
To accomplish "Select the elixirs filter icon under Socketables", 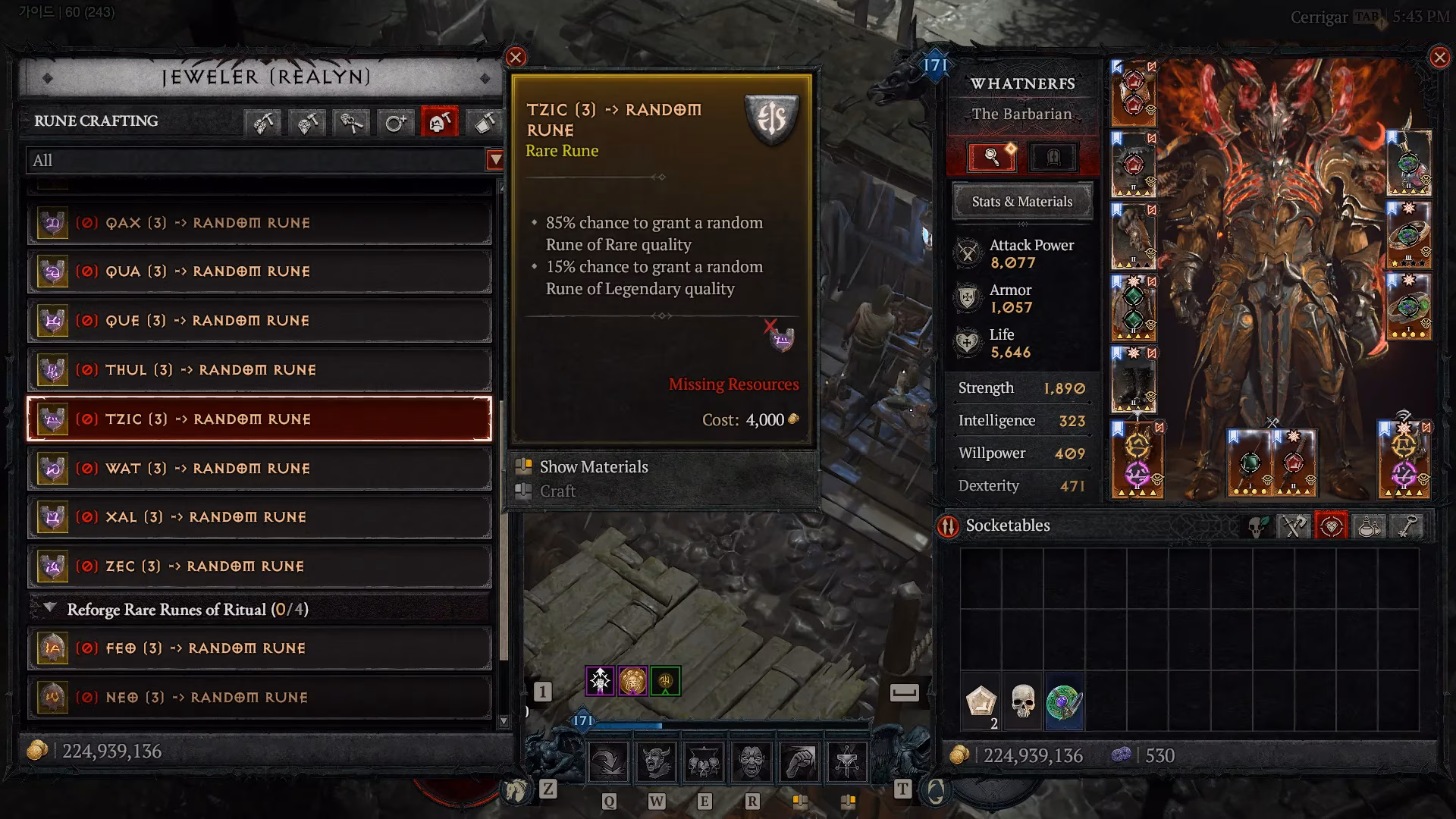I will [x=1370, y=526].
